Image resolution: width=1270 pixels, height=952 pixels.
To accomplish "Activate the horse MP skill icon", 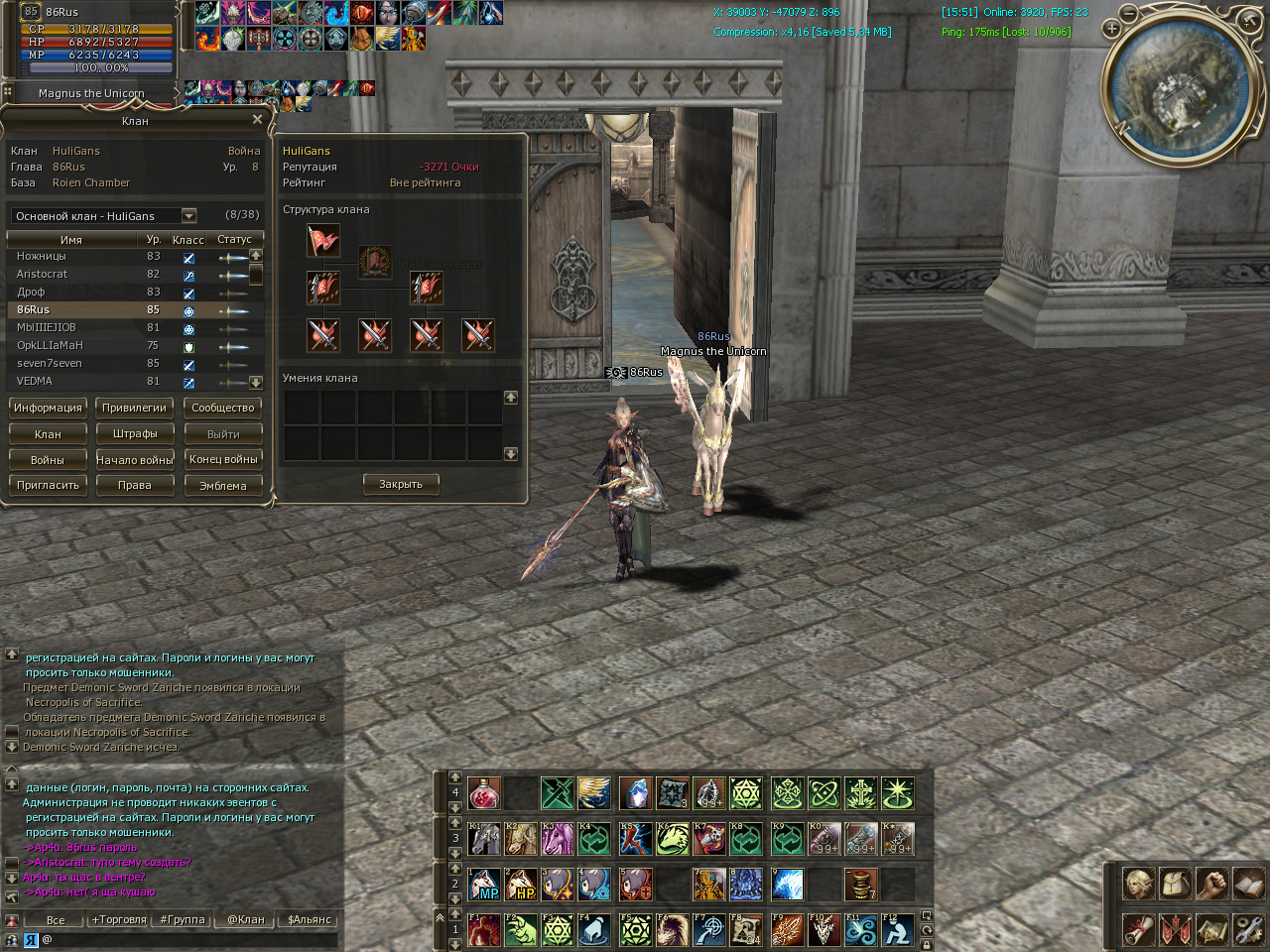I will (x=483, y=884).
